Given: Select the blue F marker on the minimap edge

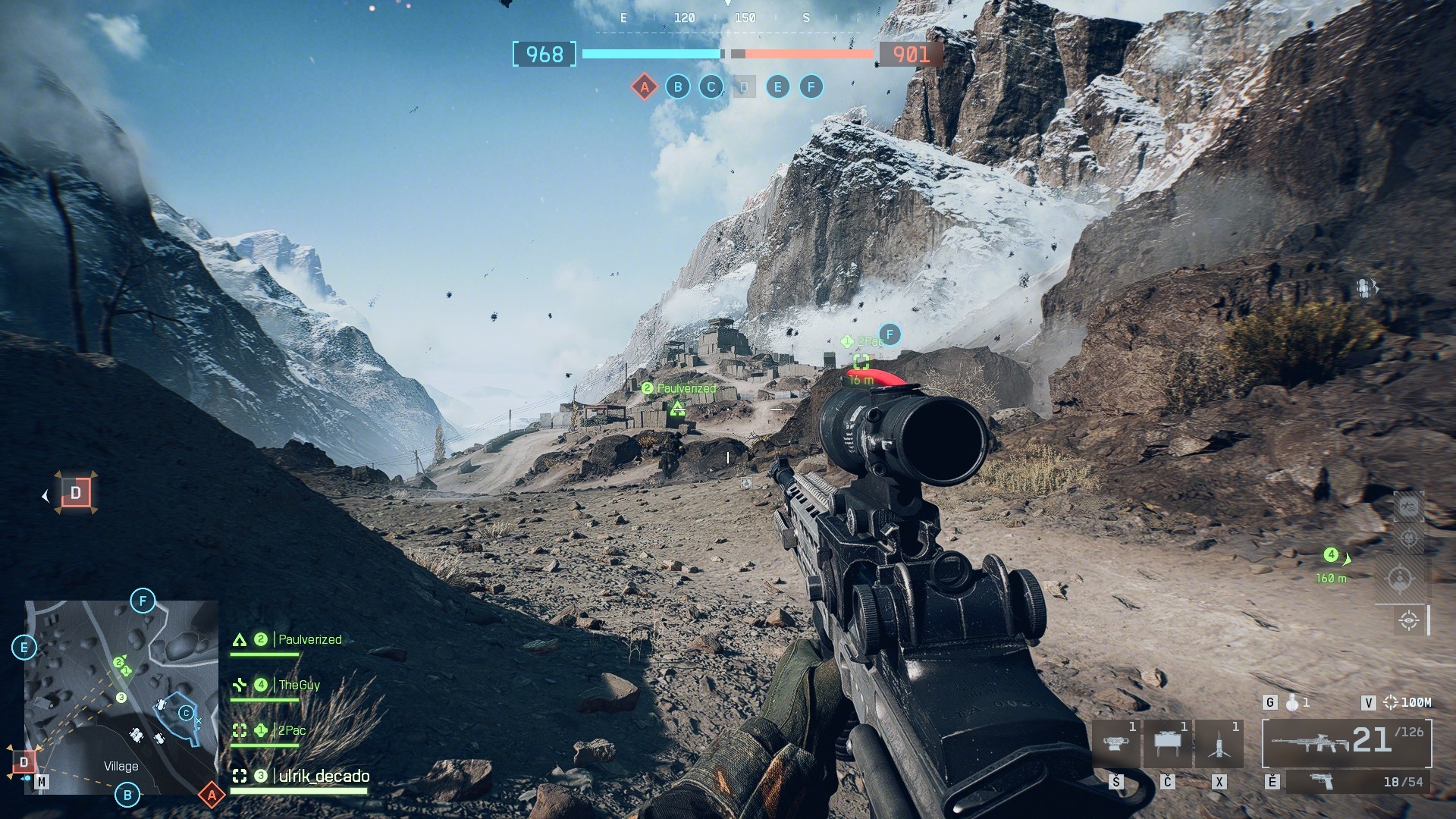Looking at the screenshot, I should (143, 601).
